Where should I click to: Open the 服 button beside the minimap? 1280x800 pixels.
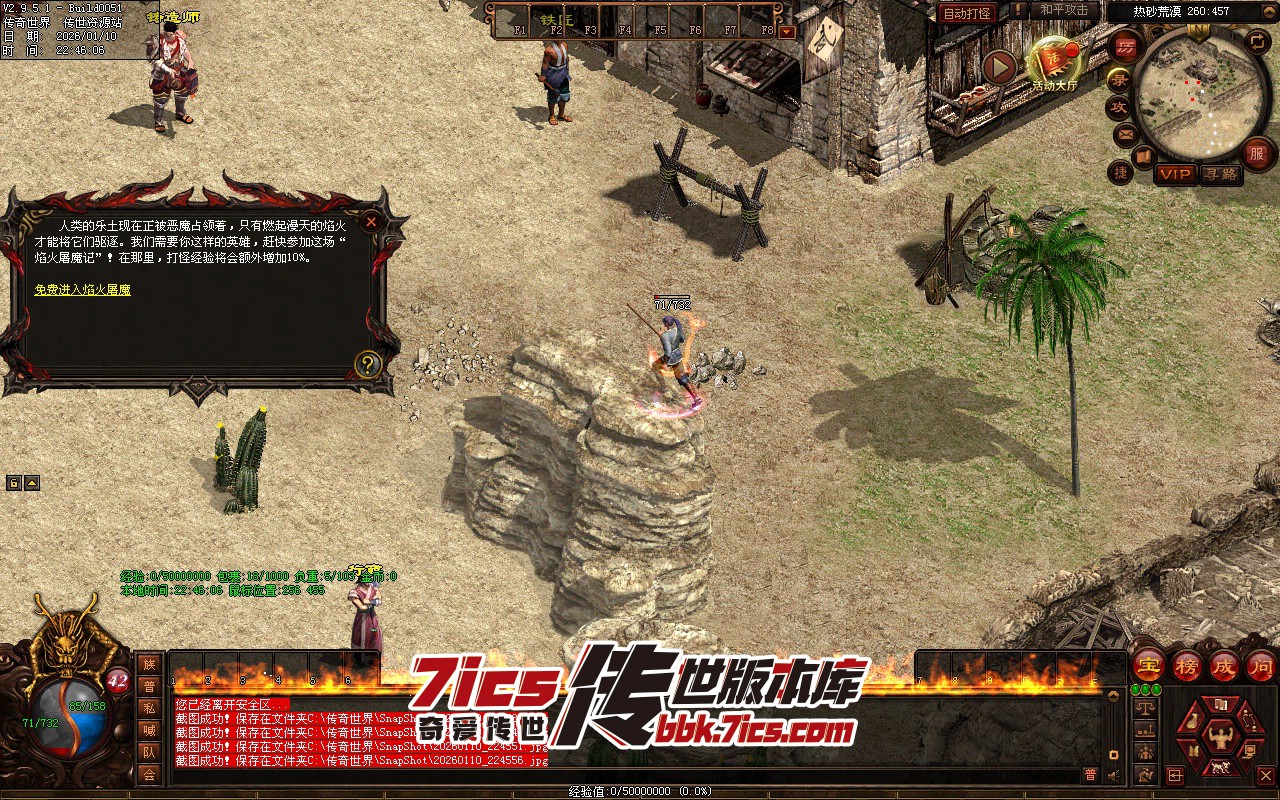[1257, 153]
